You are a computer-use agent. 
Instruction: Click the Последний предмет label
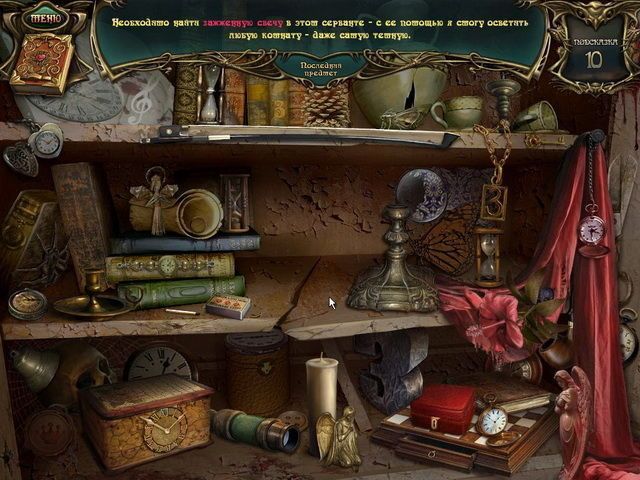(x=318, y=67)
